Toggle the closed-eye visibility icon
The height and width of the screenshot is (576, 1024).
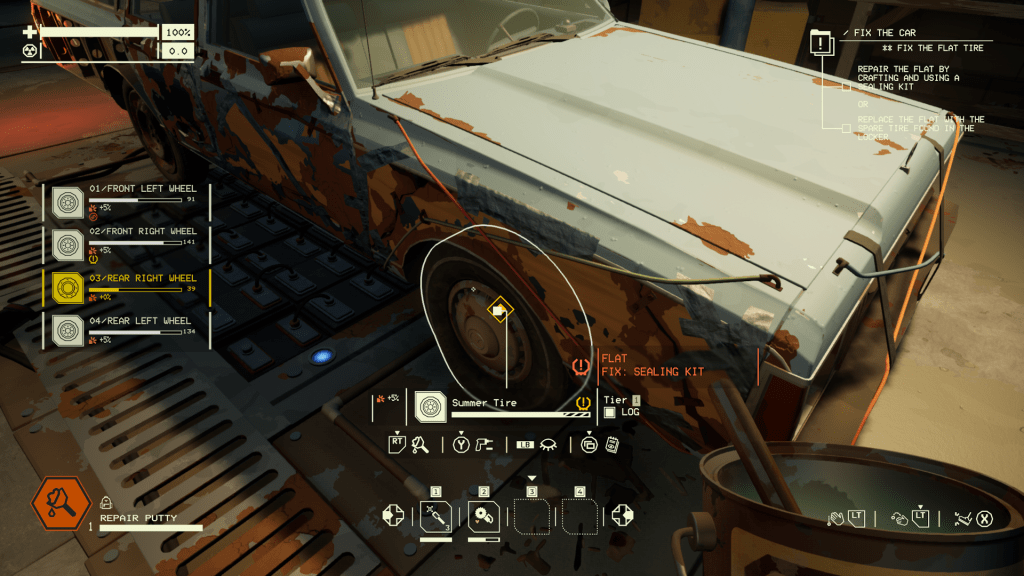coord(548,445)
